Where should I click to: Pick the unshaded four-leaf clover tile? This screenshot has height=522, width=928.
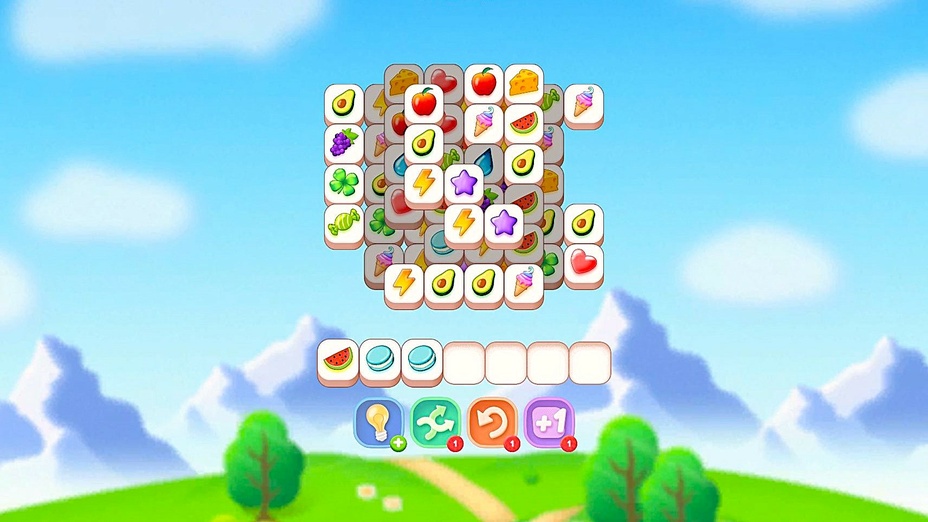click(x=343, y=183)
